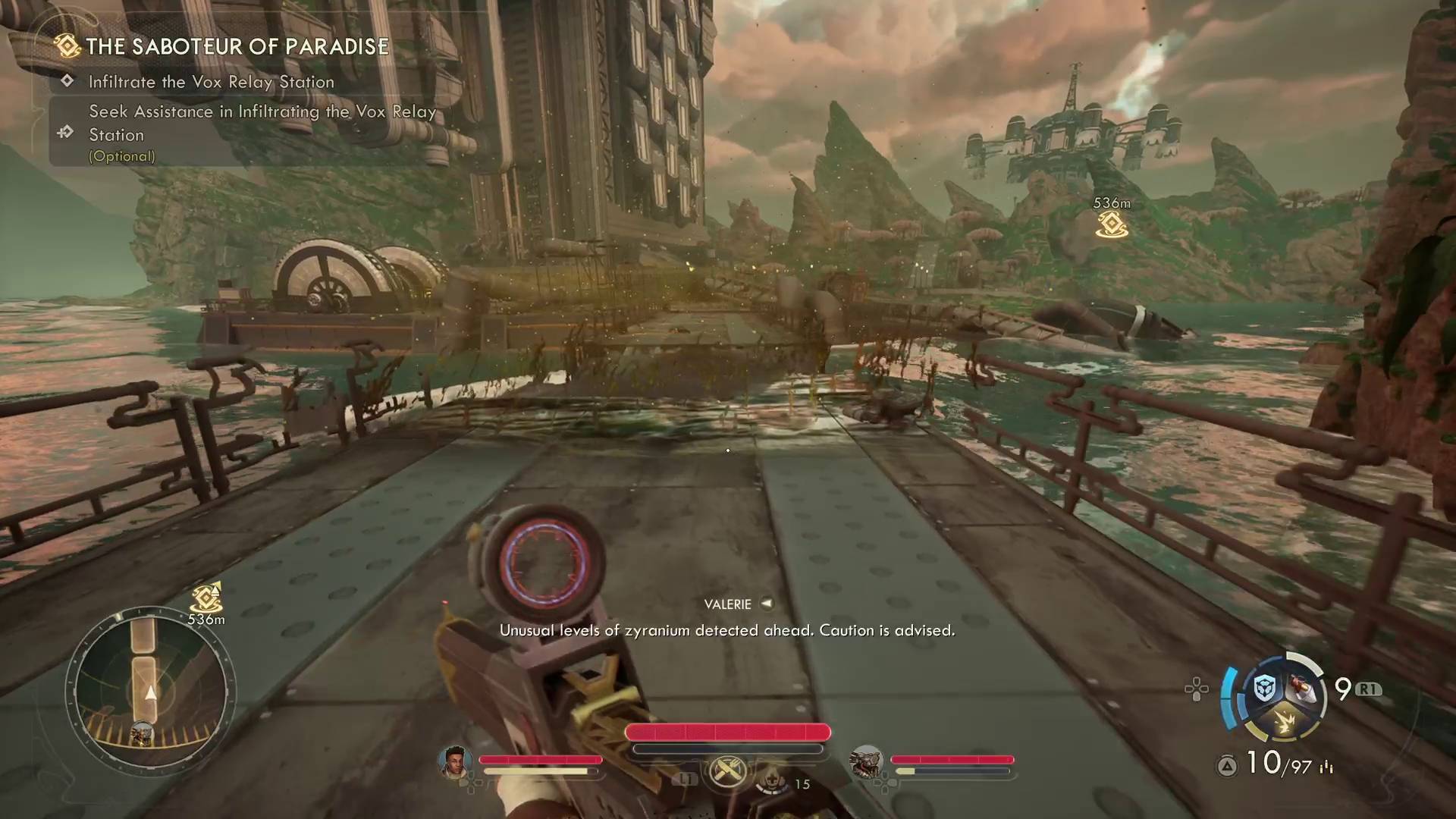This screenshot has height=819, width=1456.
Task: Click the arrow indicator next to VALERIE
Action: (x=767, y=604)
